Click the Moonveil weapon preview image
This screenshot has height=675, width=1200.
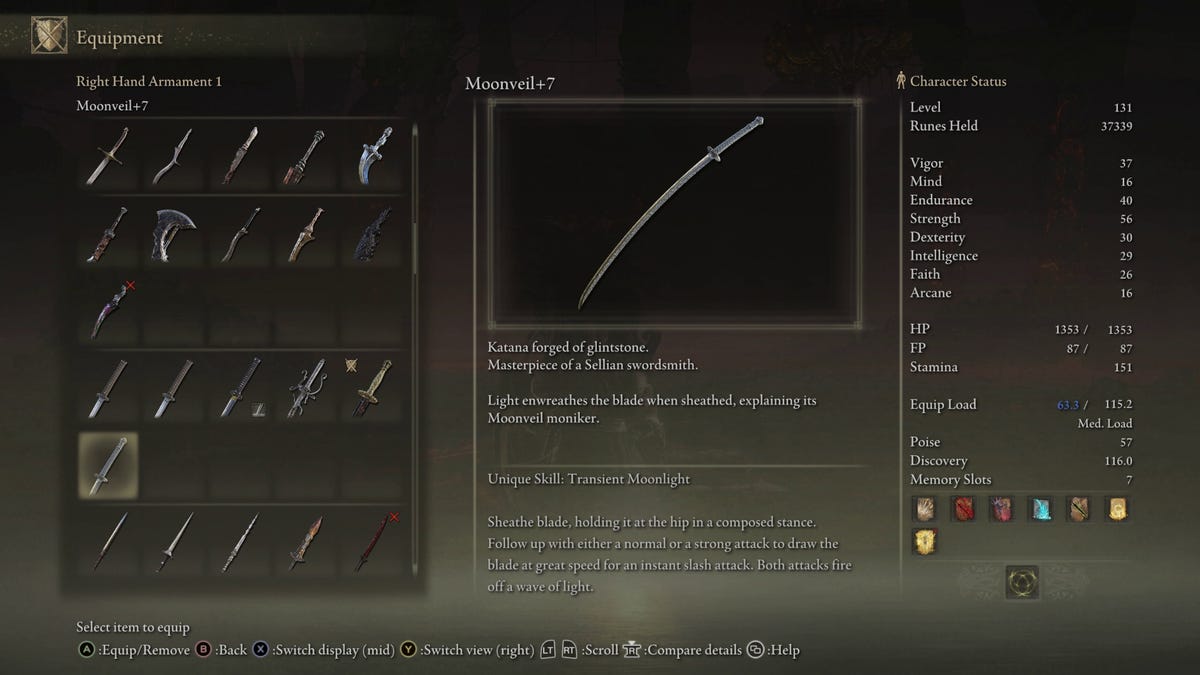pyautogui.click(x=674, y=213)
